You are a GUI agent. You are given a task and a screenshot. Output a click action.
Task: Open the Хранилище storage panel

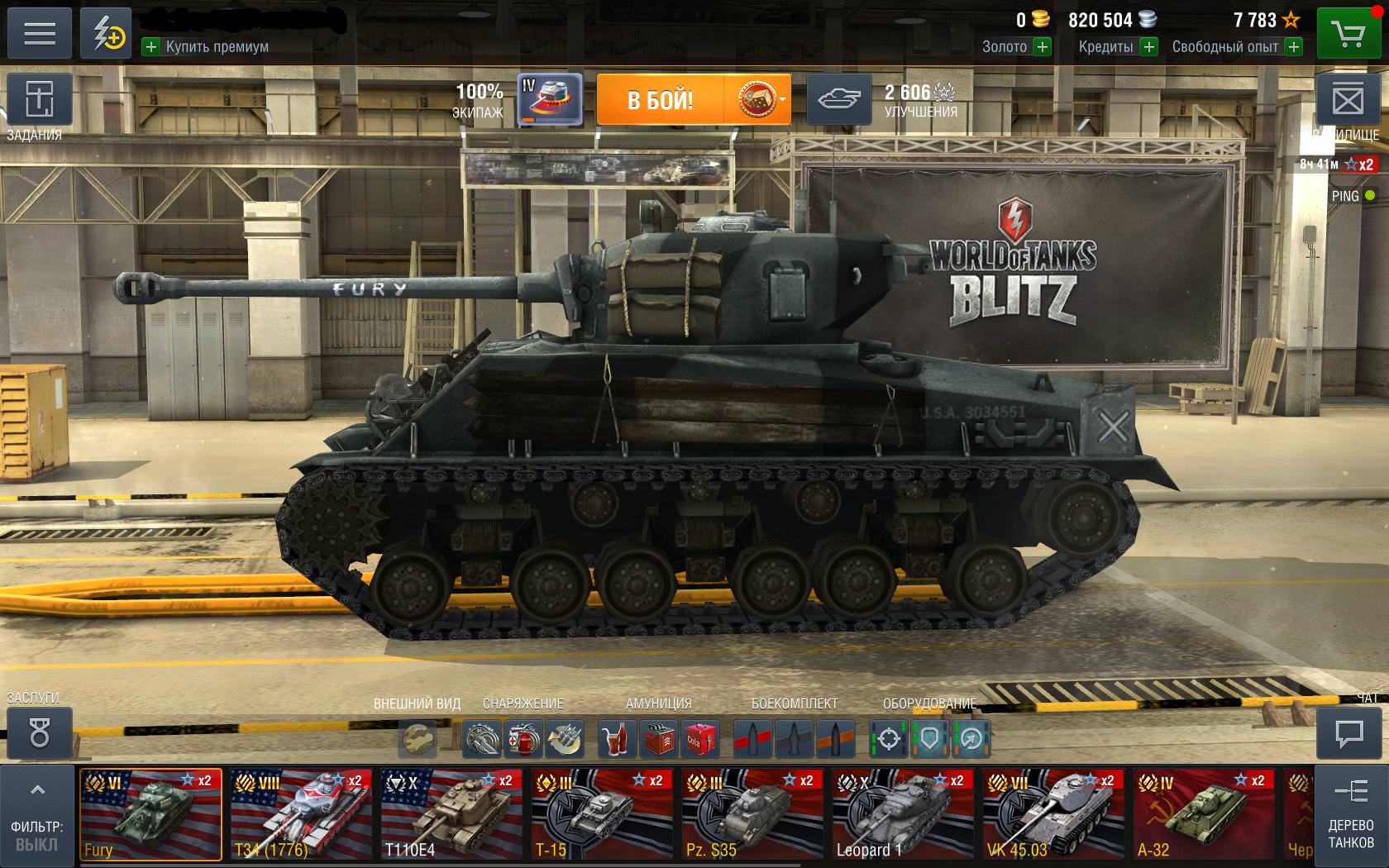(1350, 101)
